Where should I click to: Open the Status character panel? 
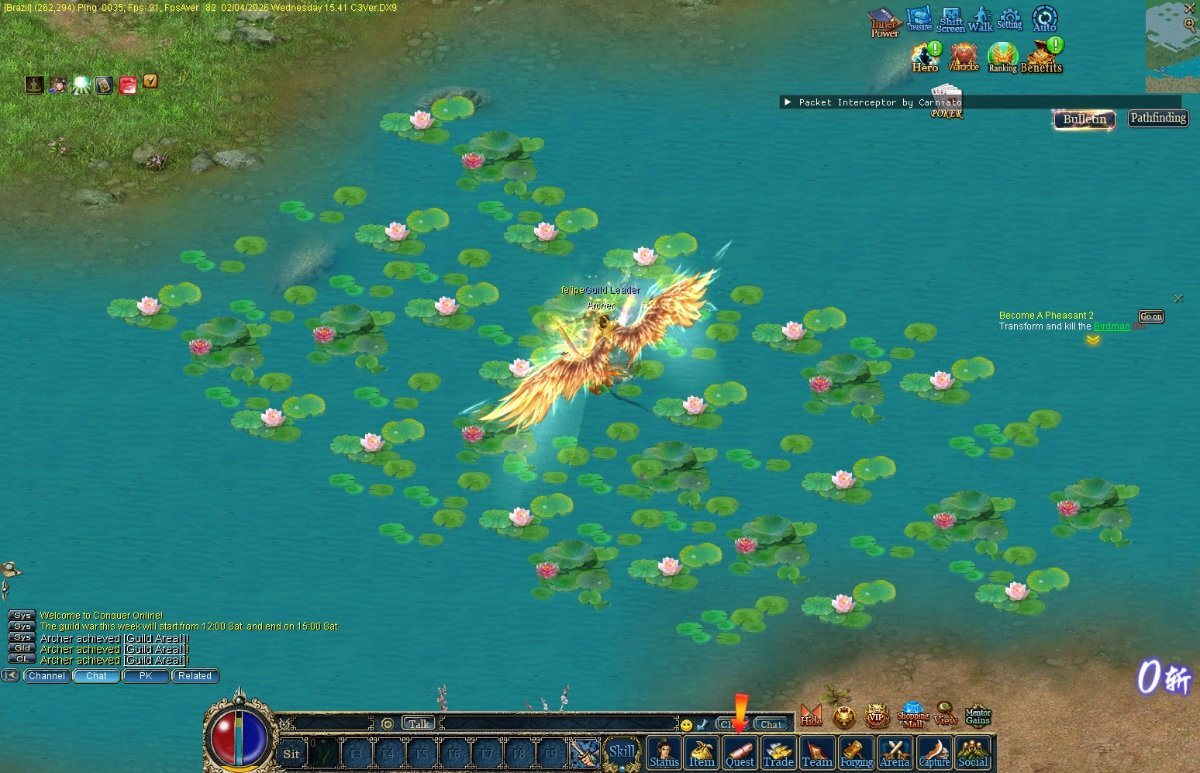tap(664, 752)
